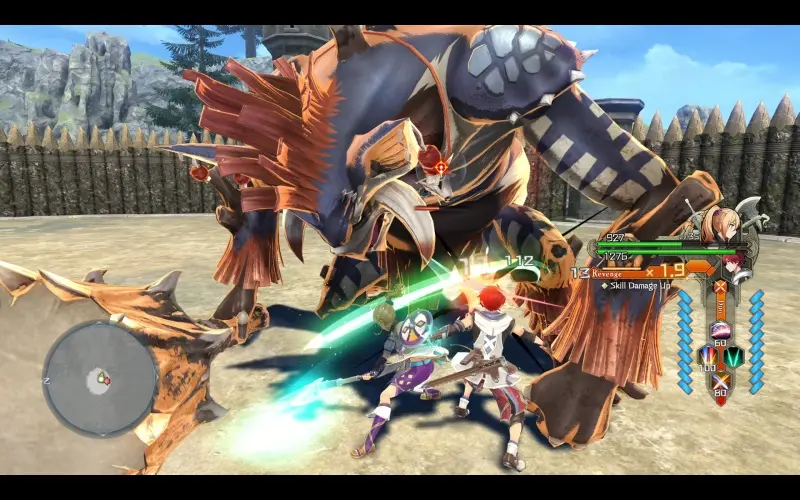The height and width of the screenshot is (500, 800).
Task: Switch to the red-haired character portrait
Action: point(736,265)
